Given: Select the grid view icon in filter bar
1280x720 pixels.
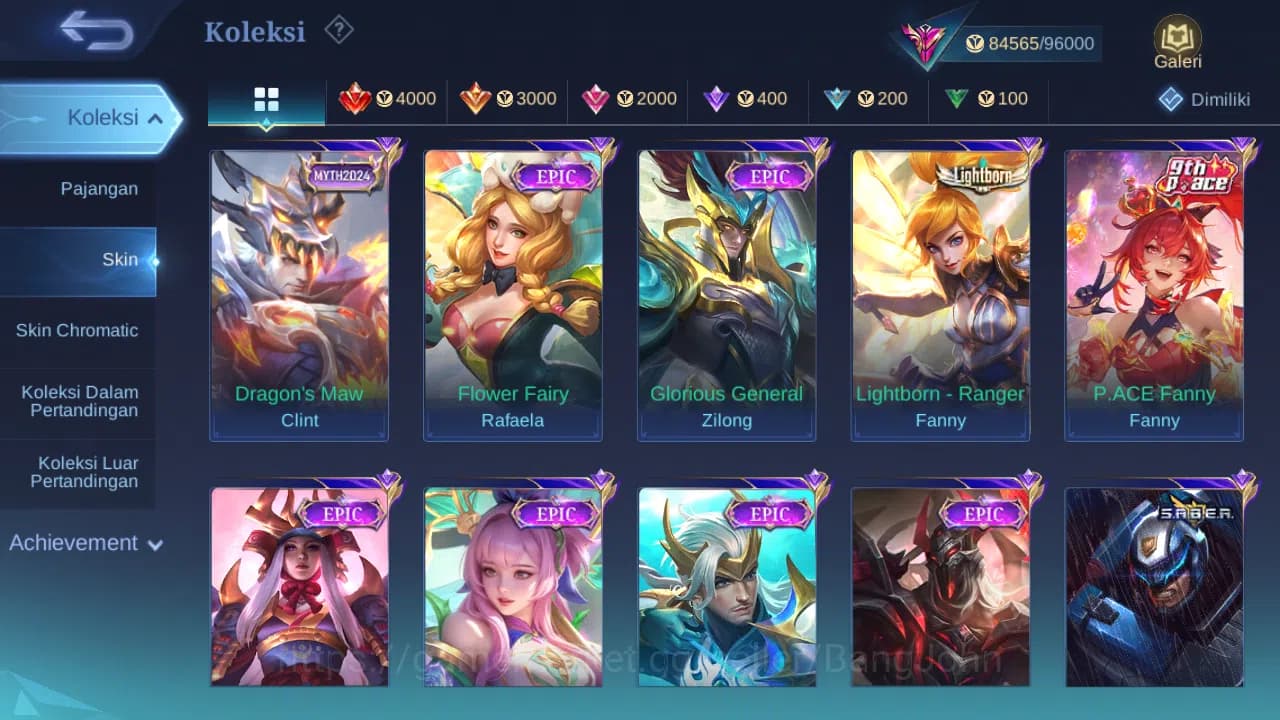Looking at the screenshot, I should click(x=265, y=100).
